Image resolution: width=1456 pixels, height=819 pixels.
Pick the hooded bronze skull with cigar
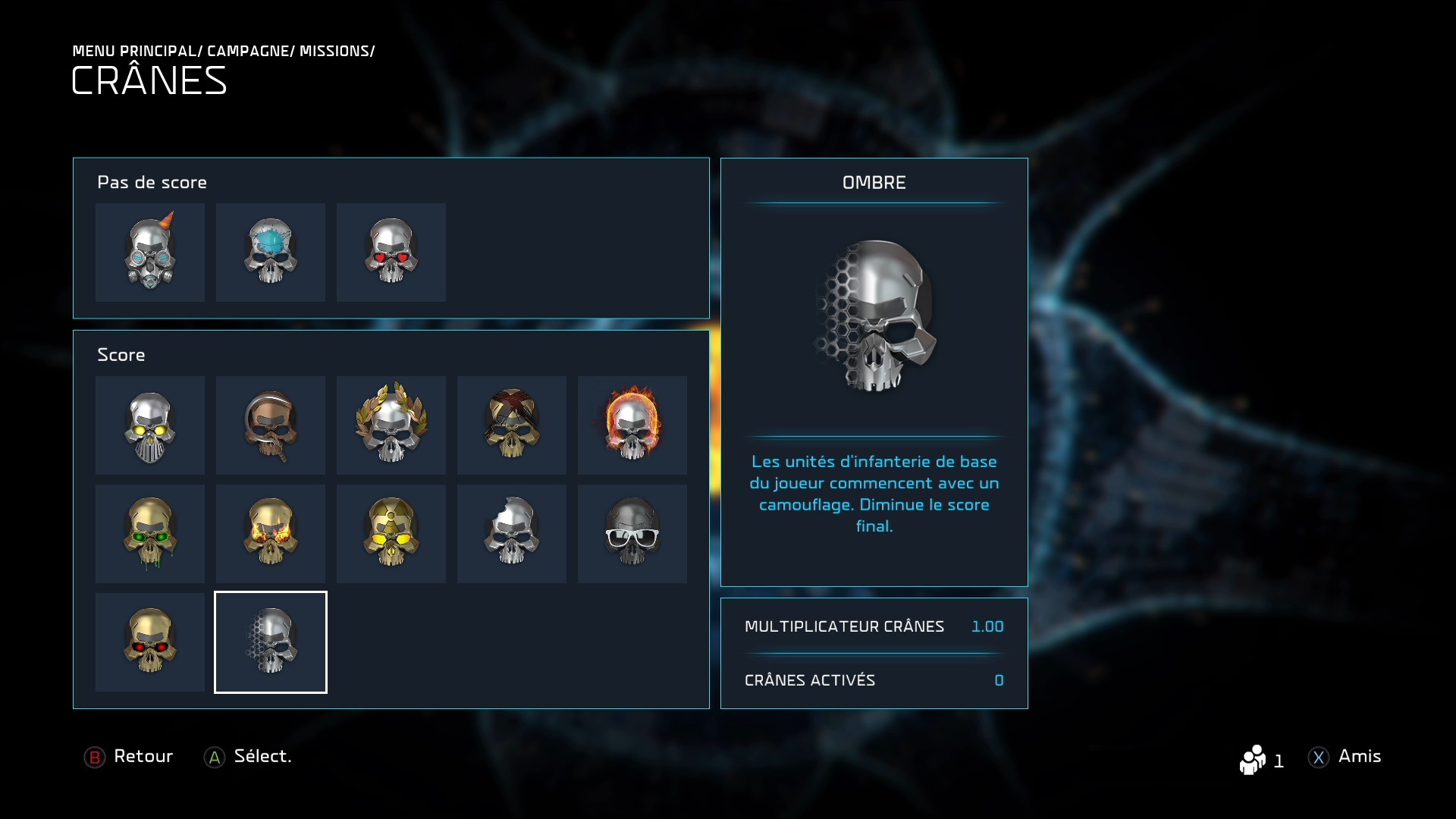click(x=271, y=425)
